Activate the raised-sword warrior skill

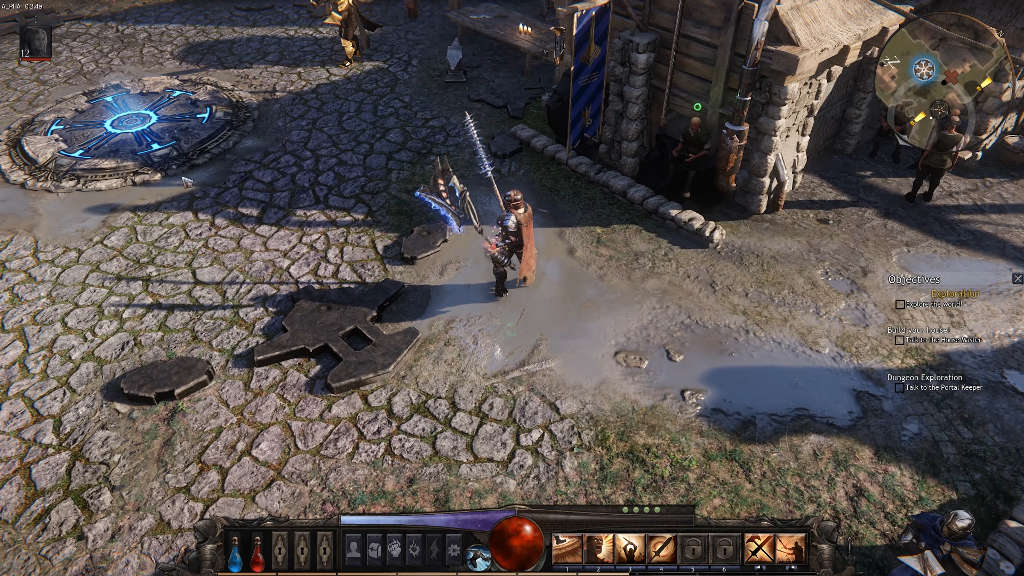pyautogui.click(x=629, y=548)
